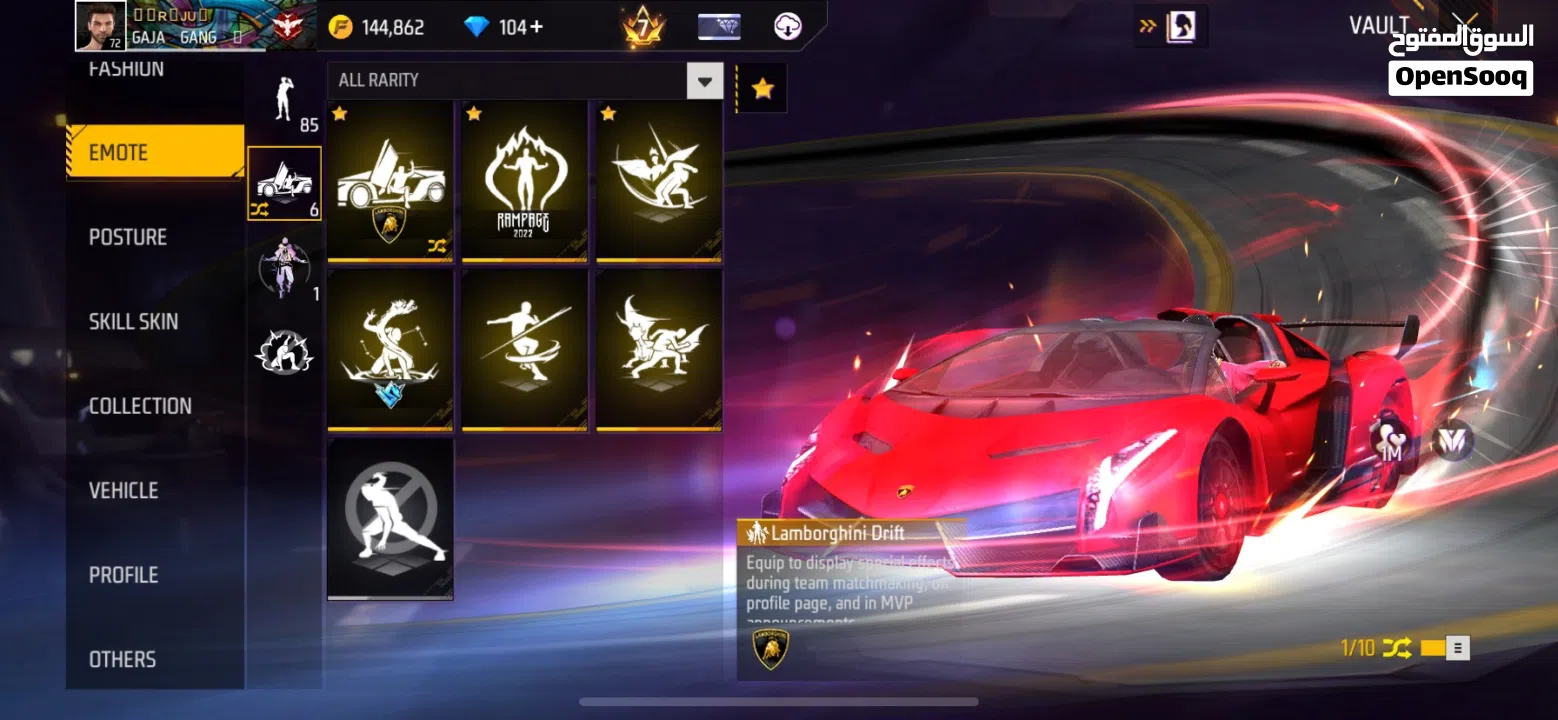Viewport: 1558px width, 720px height.
Task: Open the COLLECTION tab
Action: [x=139, y=405]
